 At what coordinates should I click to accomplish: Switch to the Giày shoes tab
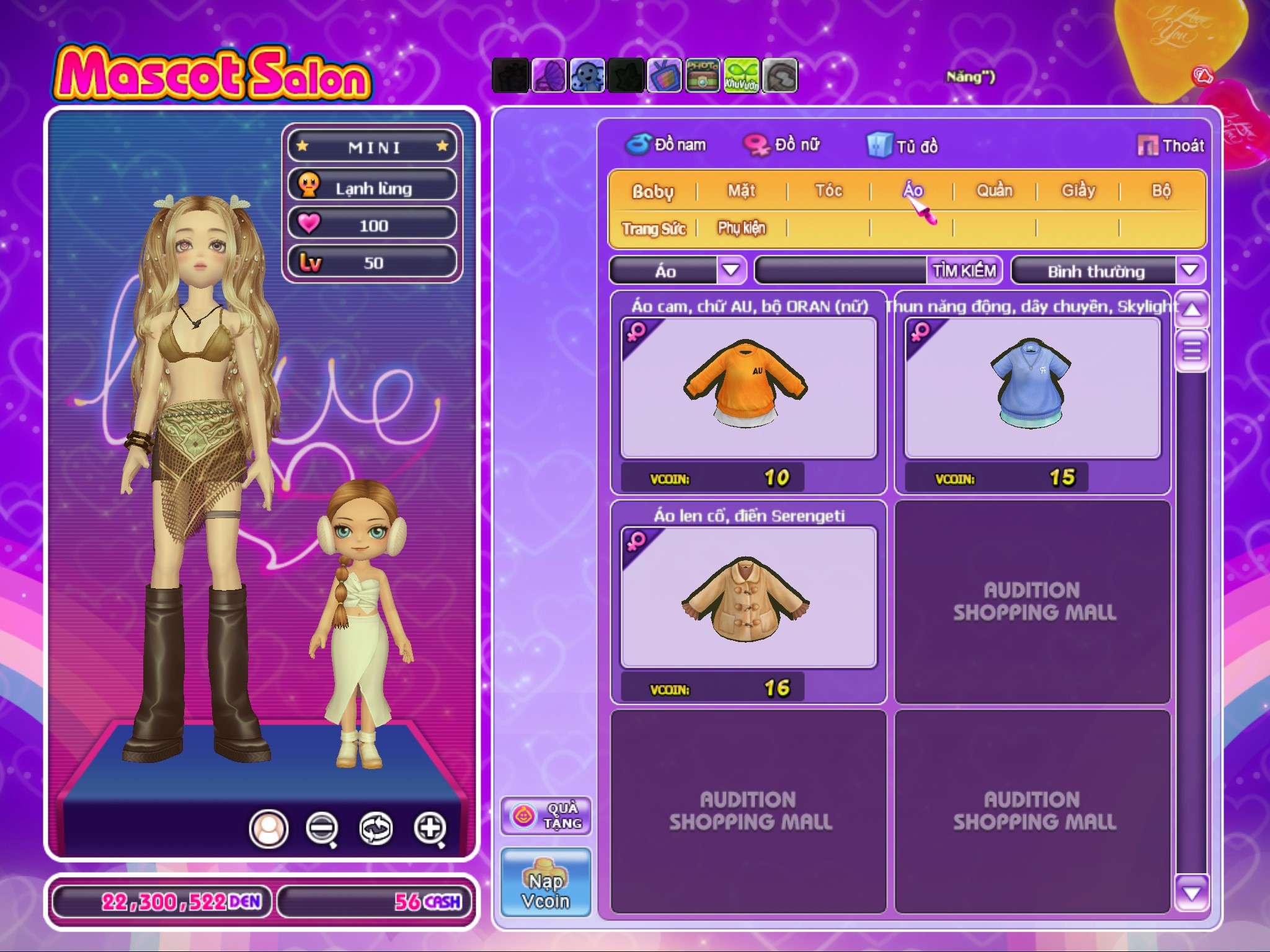1078,190
